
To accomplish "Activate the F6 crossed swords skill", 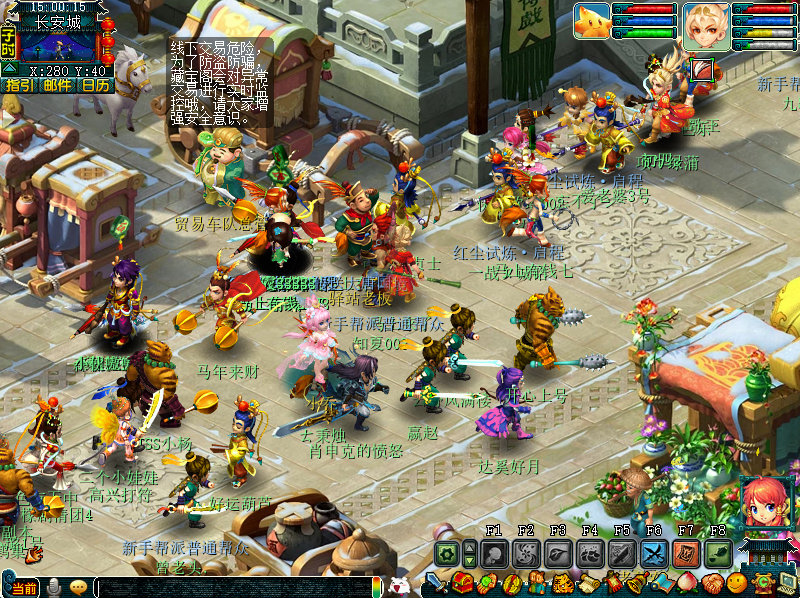I will click(x=654, y=553).
